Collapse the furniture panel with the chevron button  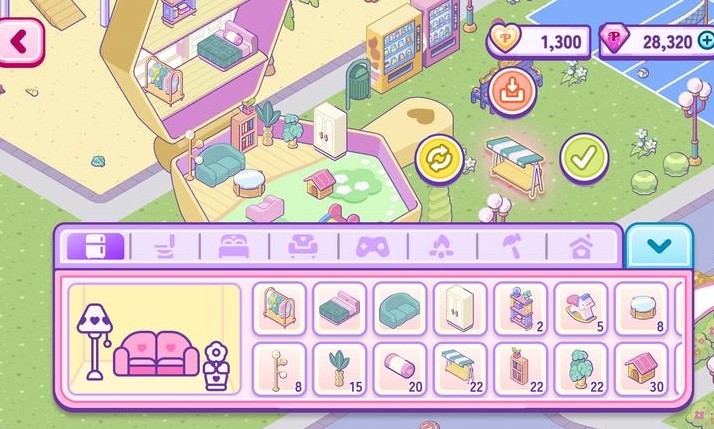point(659,245)
